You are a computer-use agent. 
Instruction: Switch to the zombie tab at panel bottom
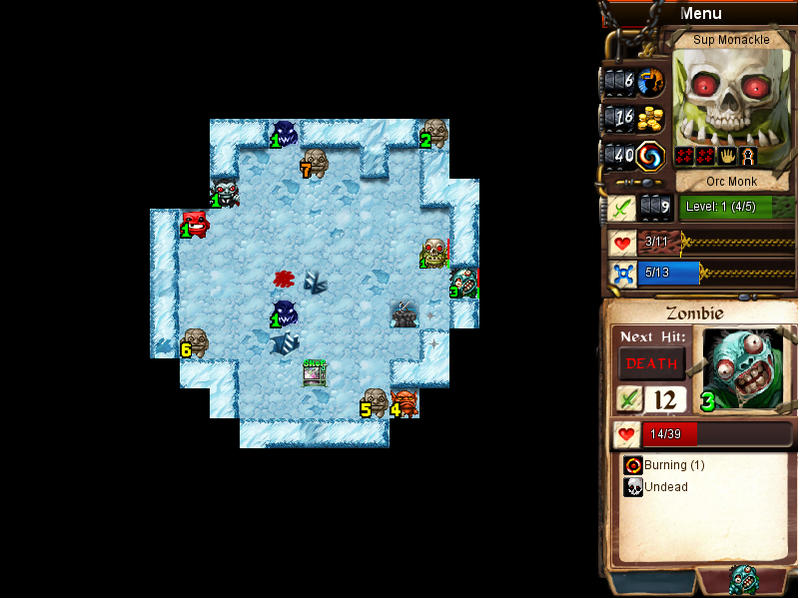pyautogui.click(x=742, y=580)
